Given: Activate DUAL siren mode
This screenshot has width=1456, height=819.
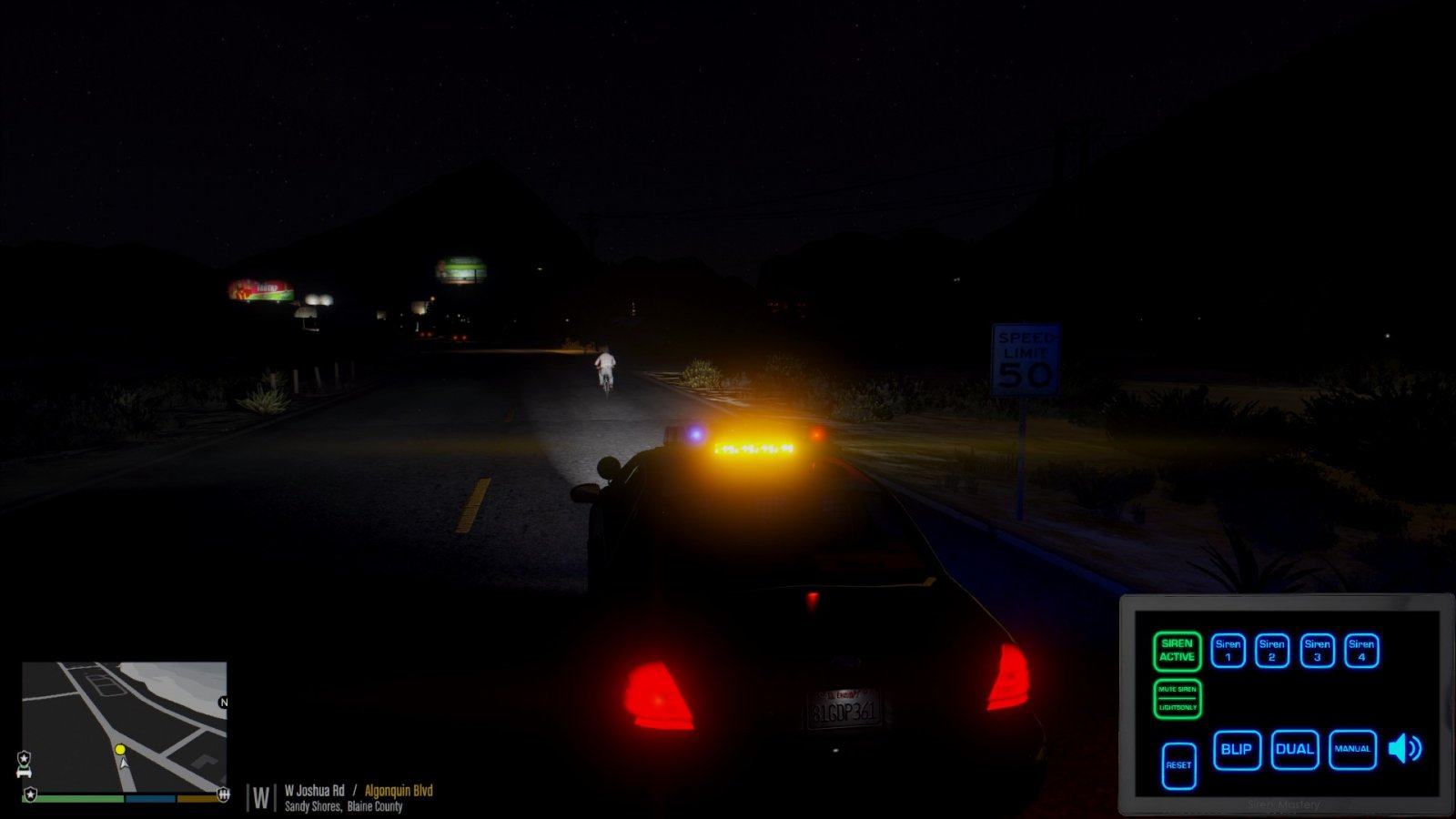Looking at the screenshot, I should (1294, 749).
